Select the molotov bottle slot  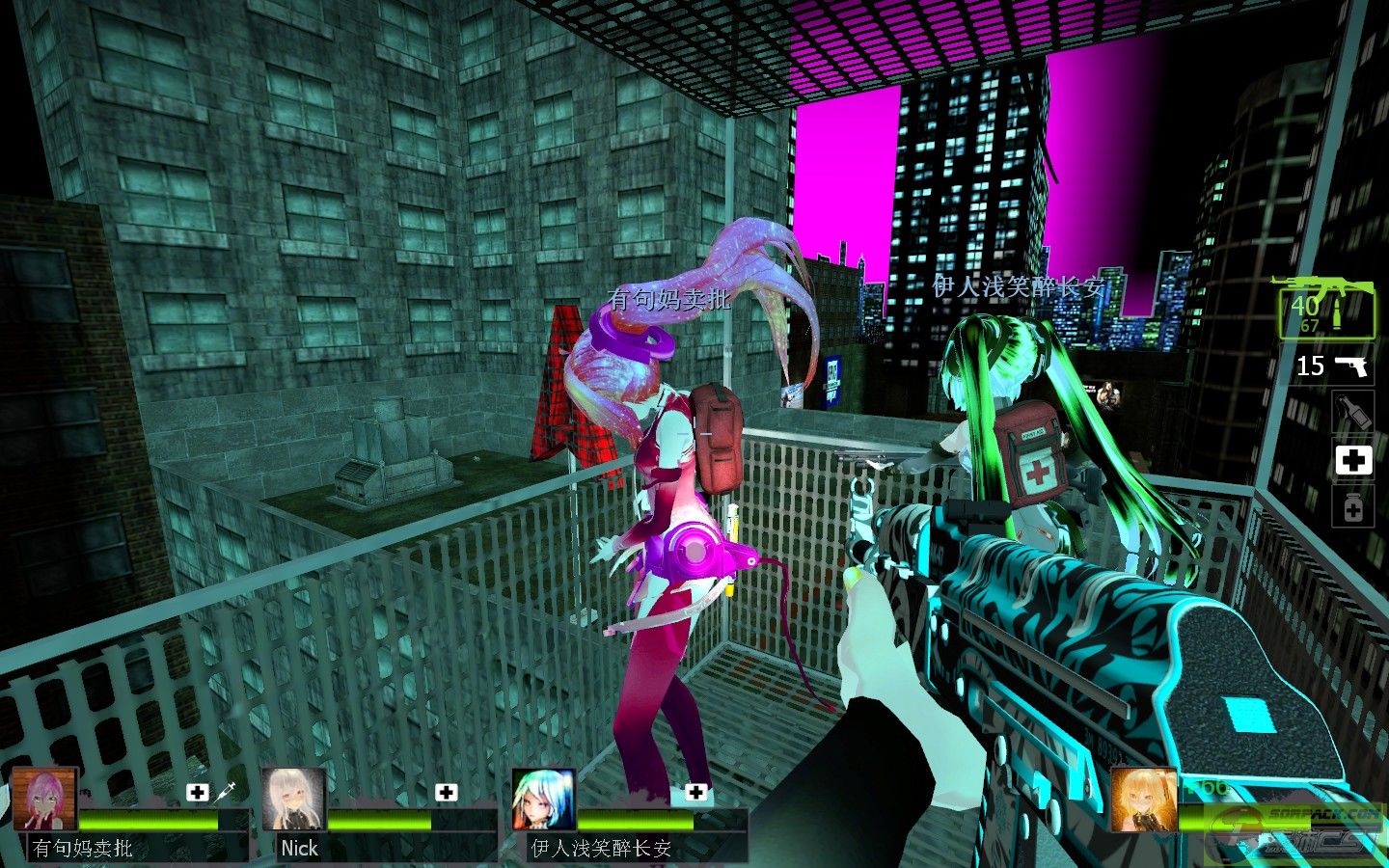click(1353, 413)
